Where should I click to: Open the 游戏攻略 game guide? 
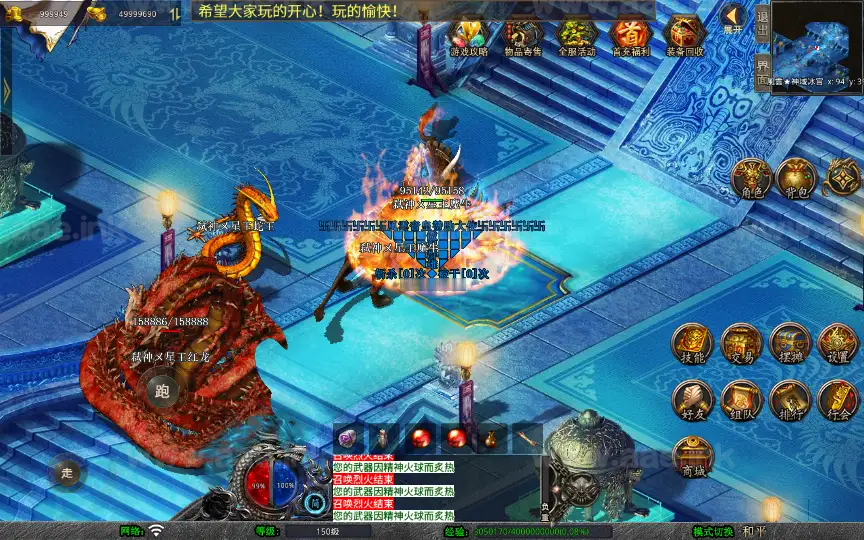pyautogui.click(x=467, y=37)
